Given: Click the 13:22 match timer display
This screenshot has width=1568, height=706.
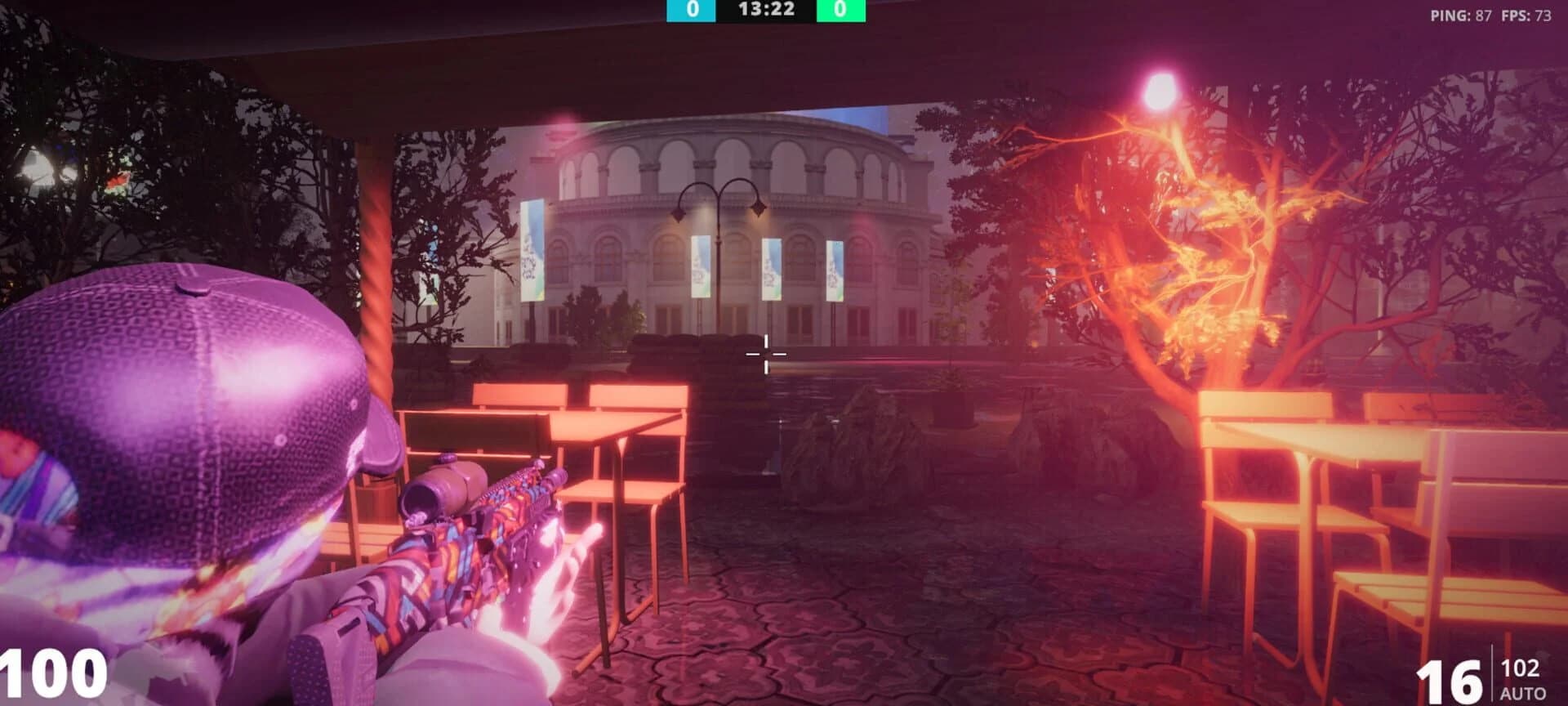Looking at the screenshot, I should click(766, 11).
